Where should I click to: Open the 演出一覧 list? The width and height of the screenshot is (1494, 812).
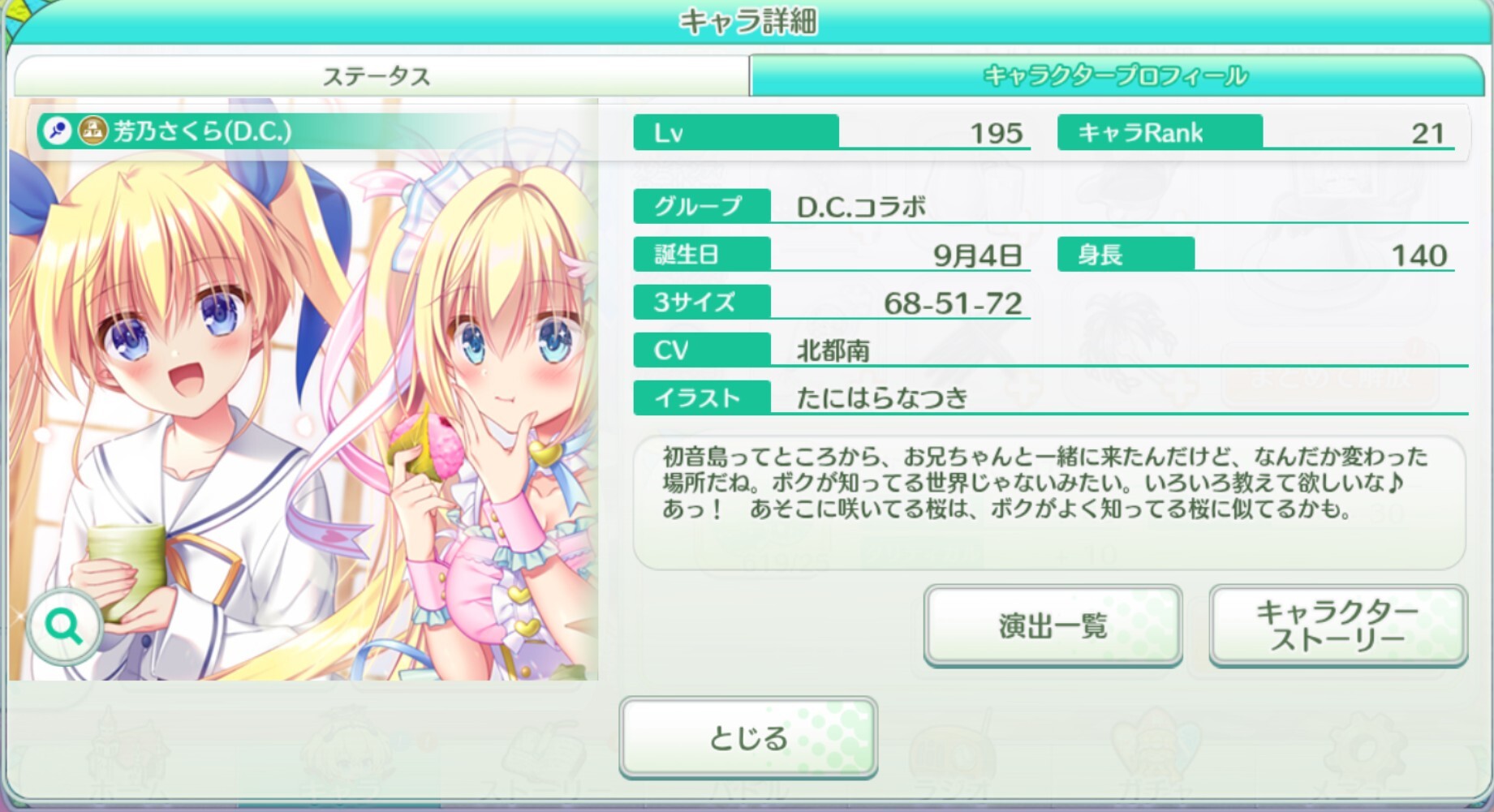click(1052, 625)
